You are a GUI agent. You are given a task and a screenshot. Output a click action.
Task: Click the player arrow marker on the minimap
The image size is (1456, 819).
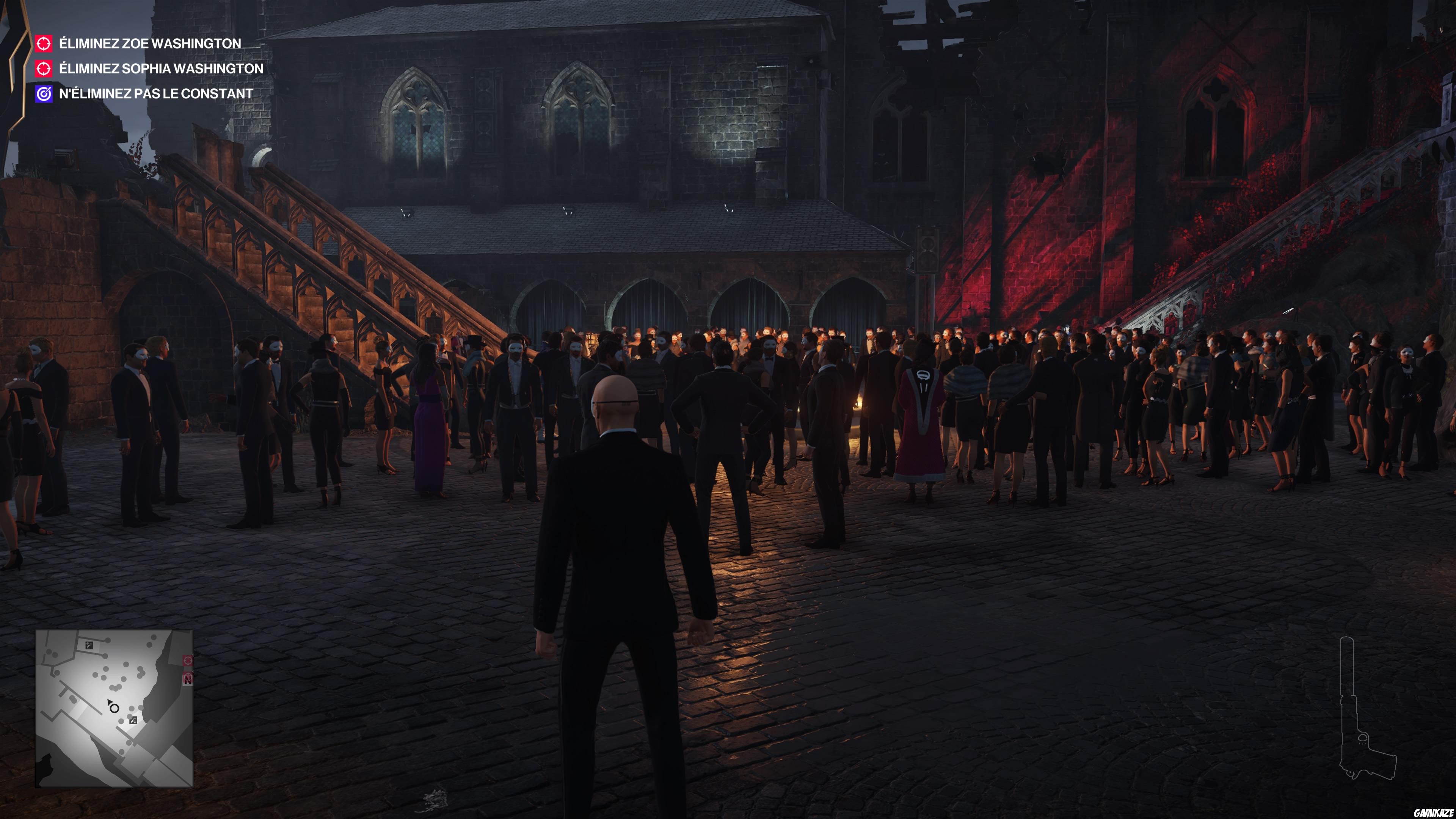coord(110,702)
